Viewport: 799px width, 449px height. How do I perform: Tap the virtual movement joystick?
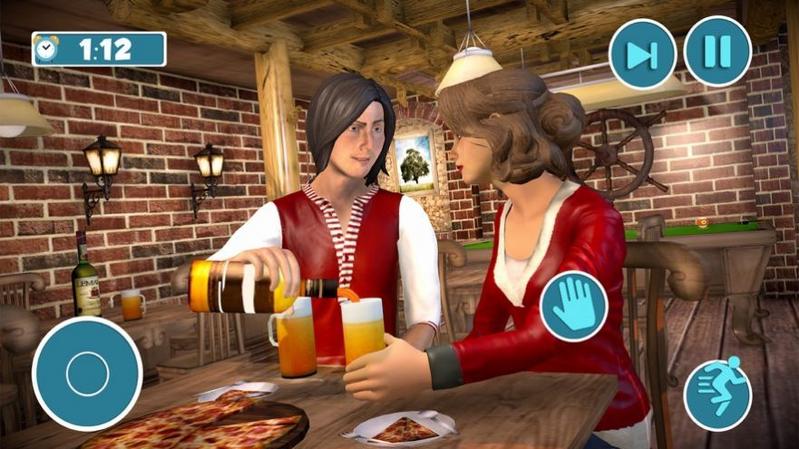86,374
